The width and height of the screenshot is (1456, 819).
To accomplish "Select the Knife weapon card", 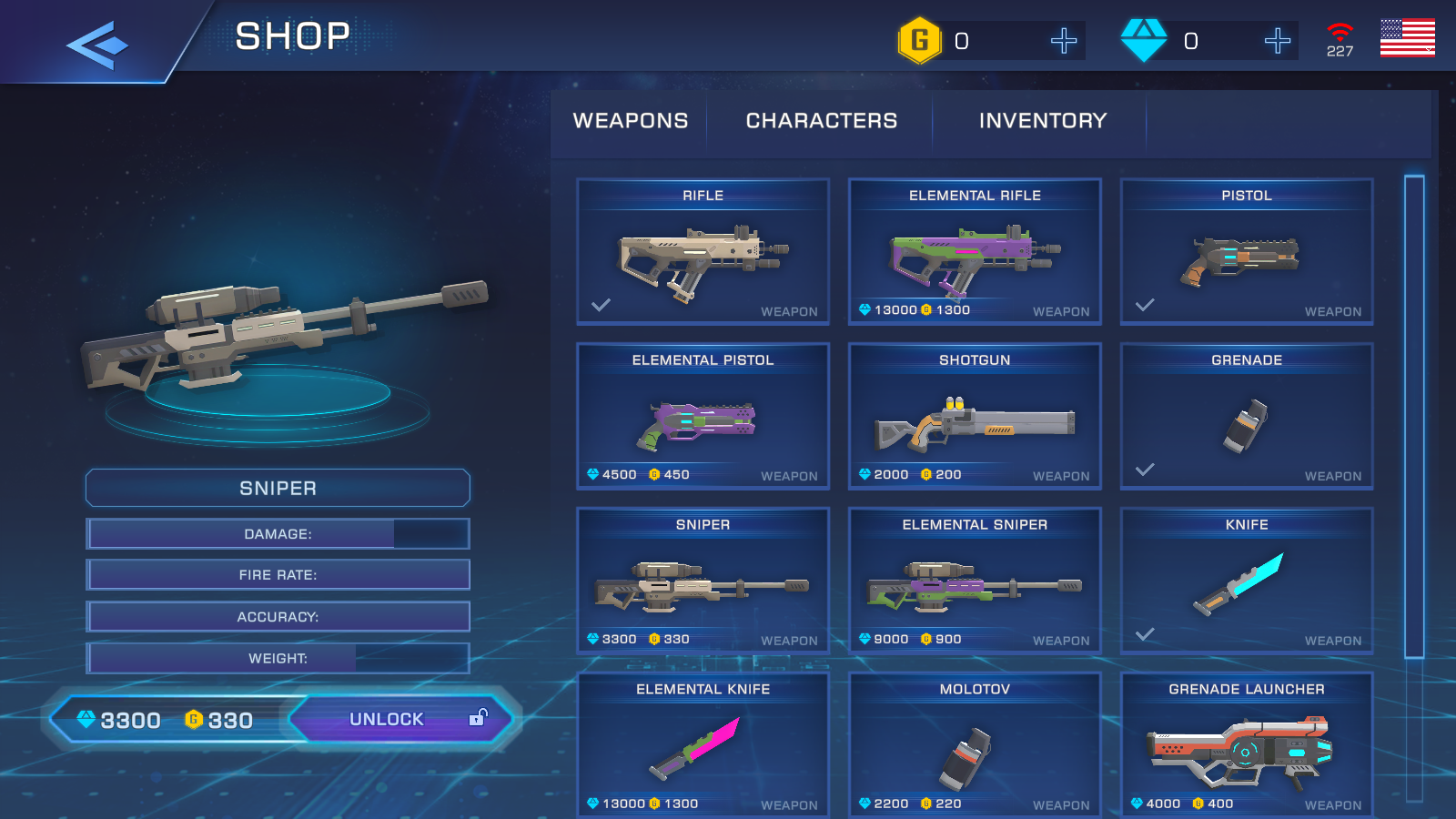I will (x=1246, y=581).
